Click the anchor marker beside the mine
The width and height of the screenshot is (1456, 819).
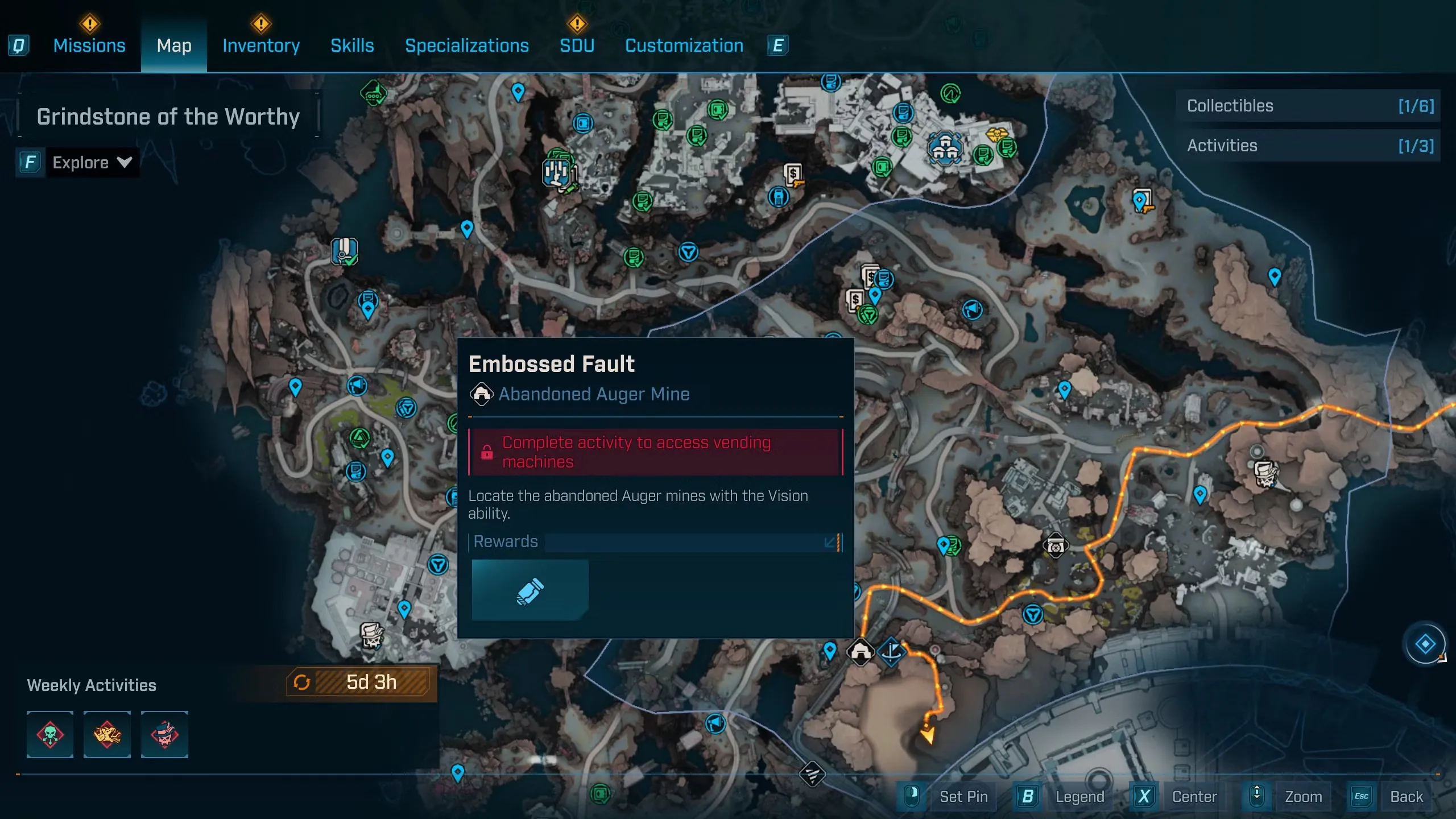click(x=891, y=651)
